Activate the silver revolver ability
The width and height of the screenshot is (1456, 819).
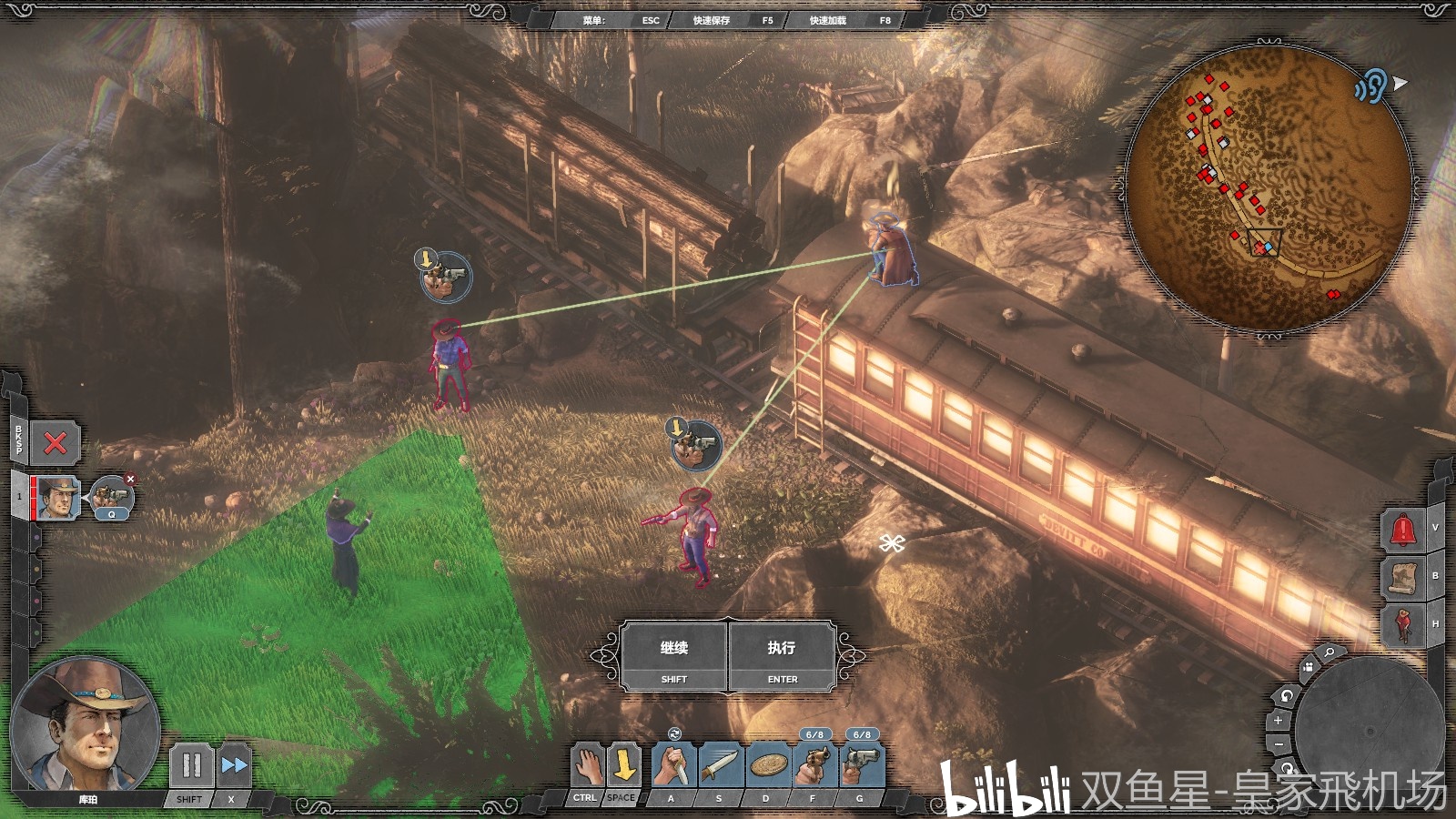[x=862, y=765]
